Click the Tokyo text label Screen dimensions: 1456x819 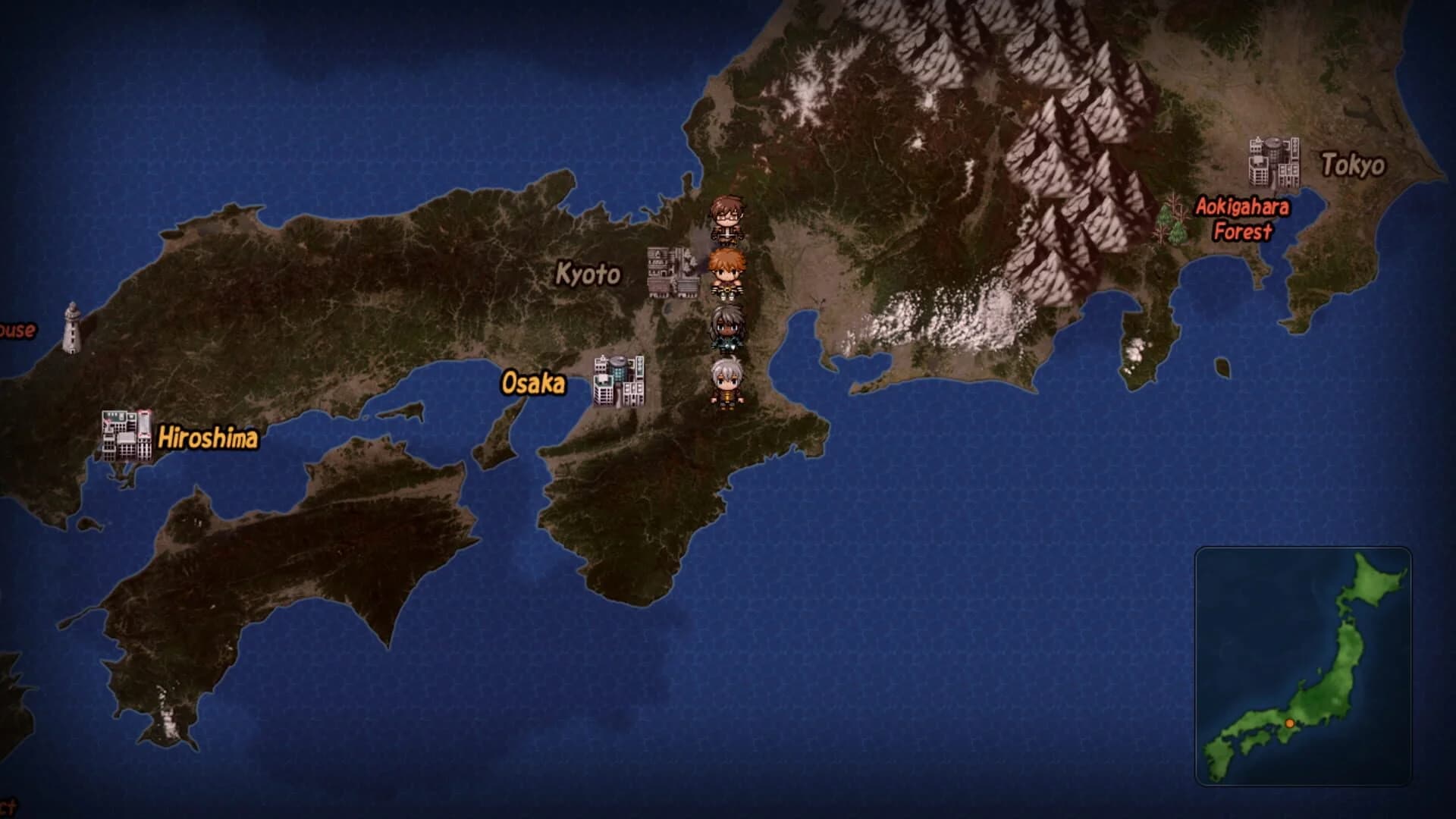point(1354,162)
